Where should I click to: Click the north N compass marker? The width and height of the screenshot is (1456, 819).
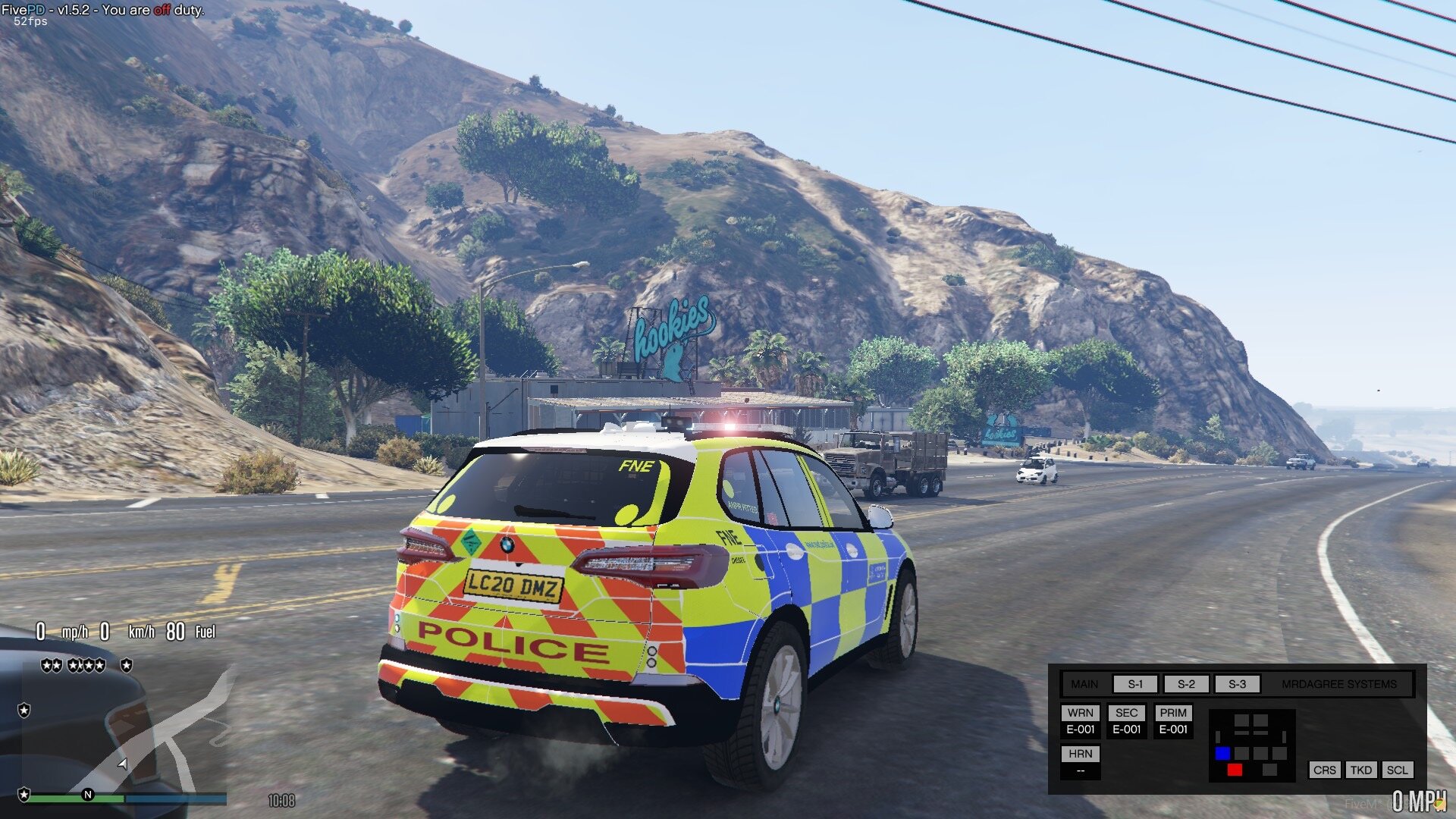pos(88,795)
